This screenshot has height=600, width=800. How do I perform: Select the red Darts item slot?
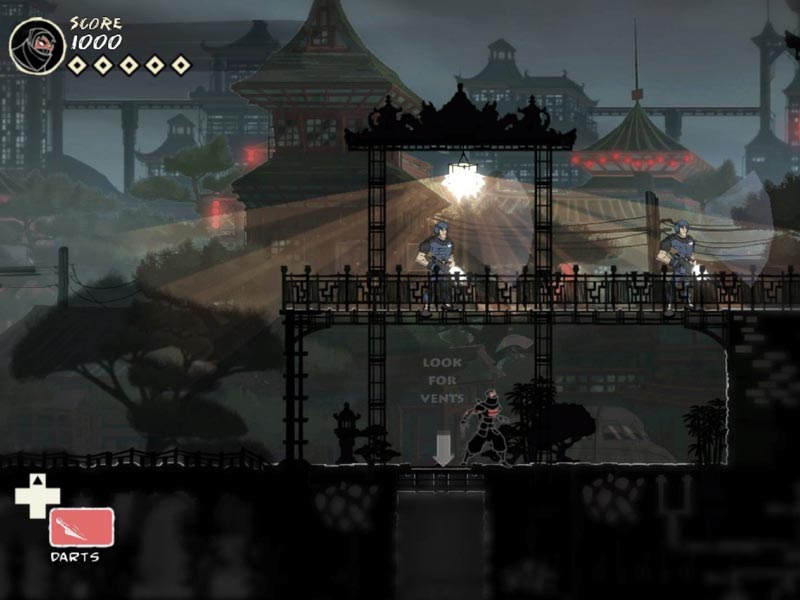(x=81, y=527)
